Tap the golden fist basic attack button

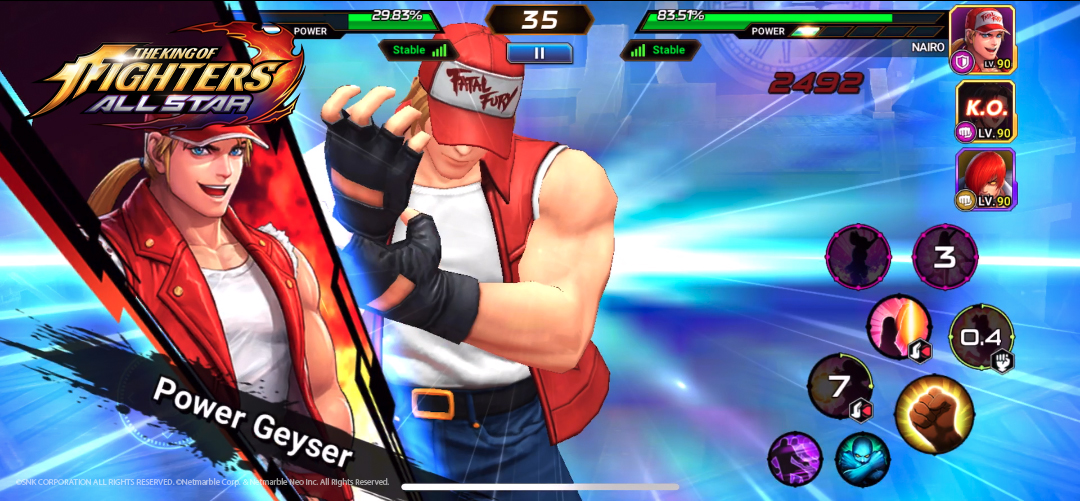tap(934, 412)
